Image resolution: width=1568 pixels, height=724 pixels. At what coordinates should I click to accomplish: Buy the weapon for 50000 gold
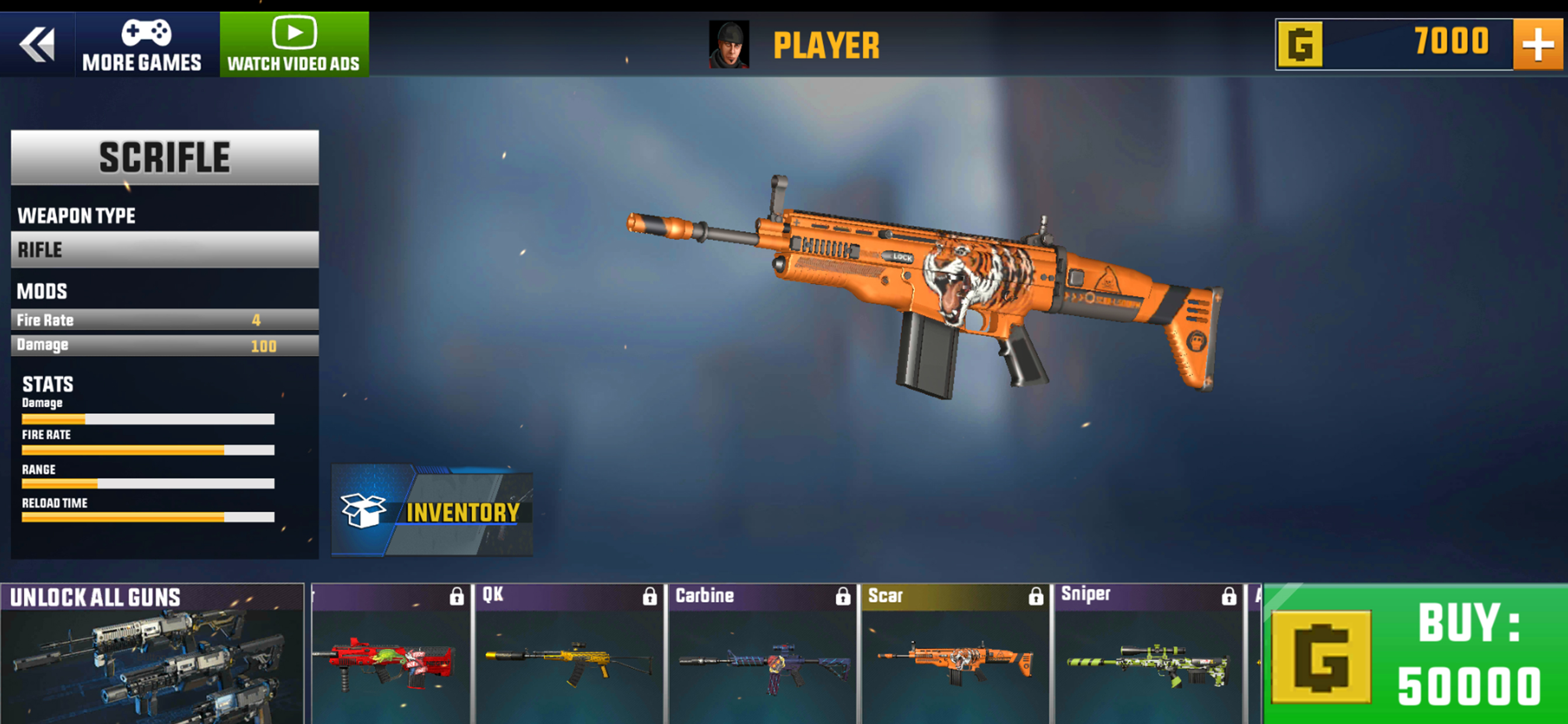1415,654
